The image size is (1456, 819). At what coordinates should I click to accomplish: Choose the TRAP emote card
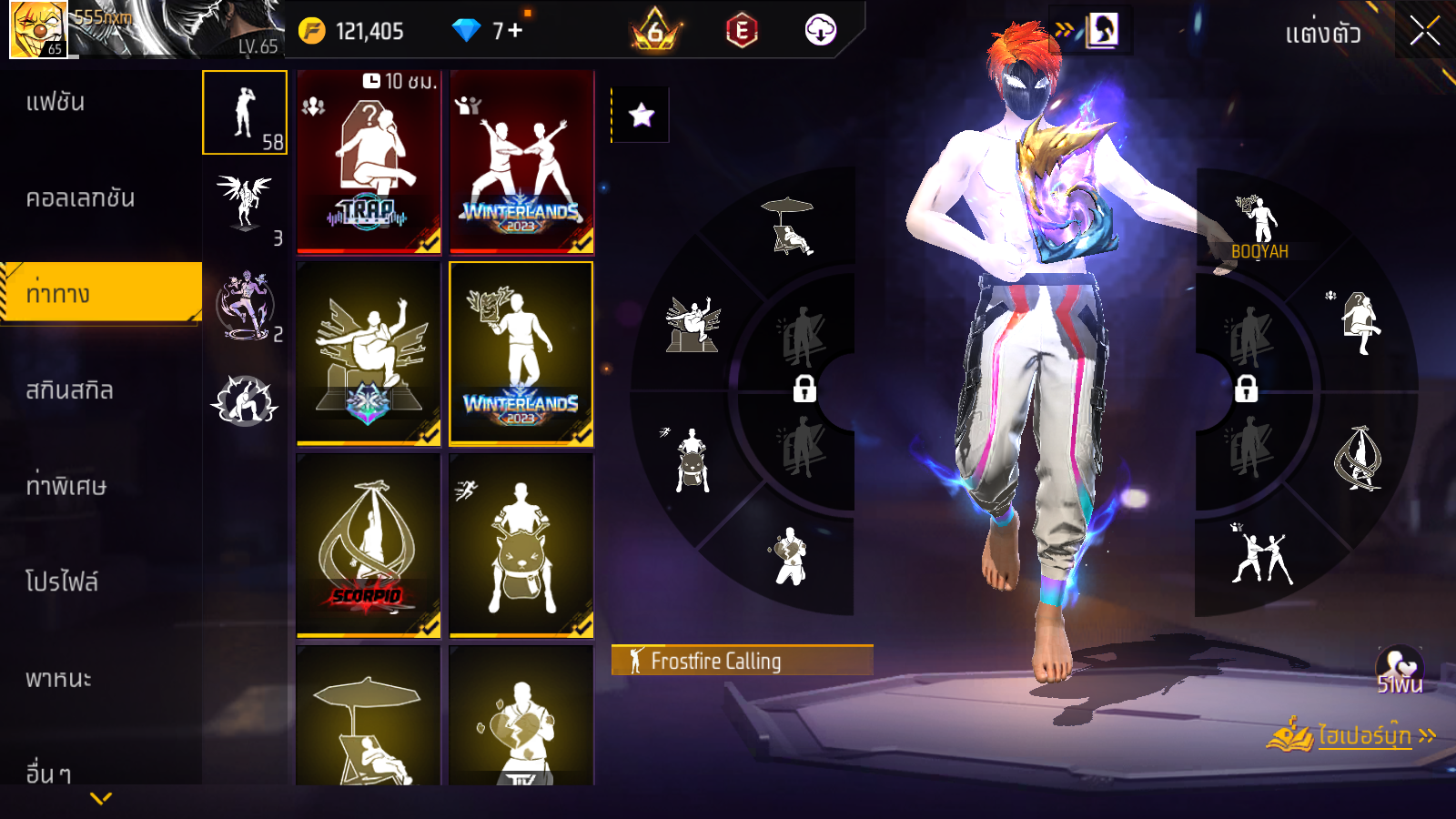pos(369,162)
